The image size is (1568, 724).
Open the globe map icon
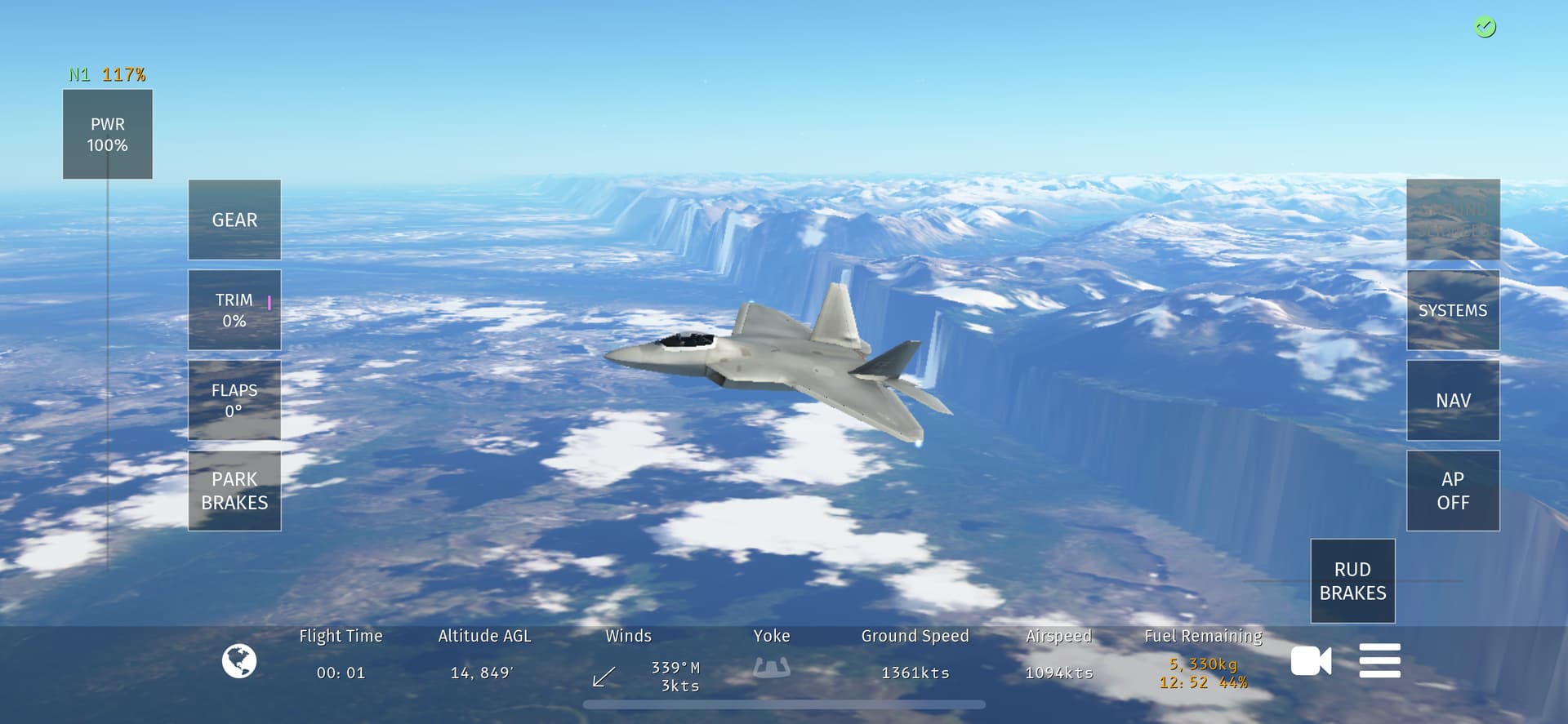coord(239,661)
